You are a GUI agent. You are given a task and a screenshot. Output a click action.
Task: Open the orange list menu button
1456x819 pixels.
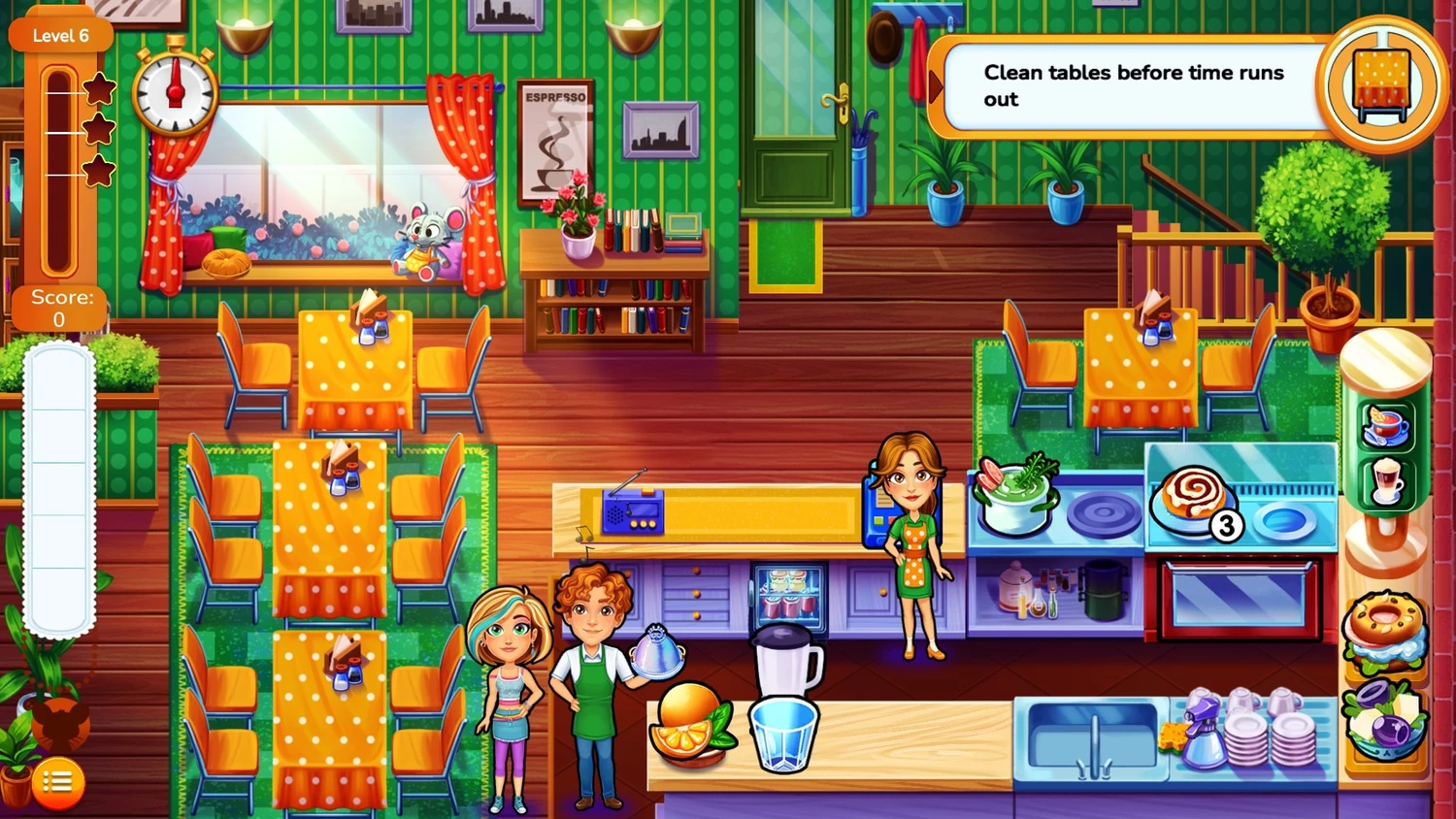tap(57, 782)
